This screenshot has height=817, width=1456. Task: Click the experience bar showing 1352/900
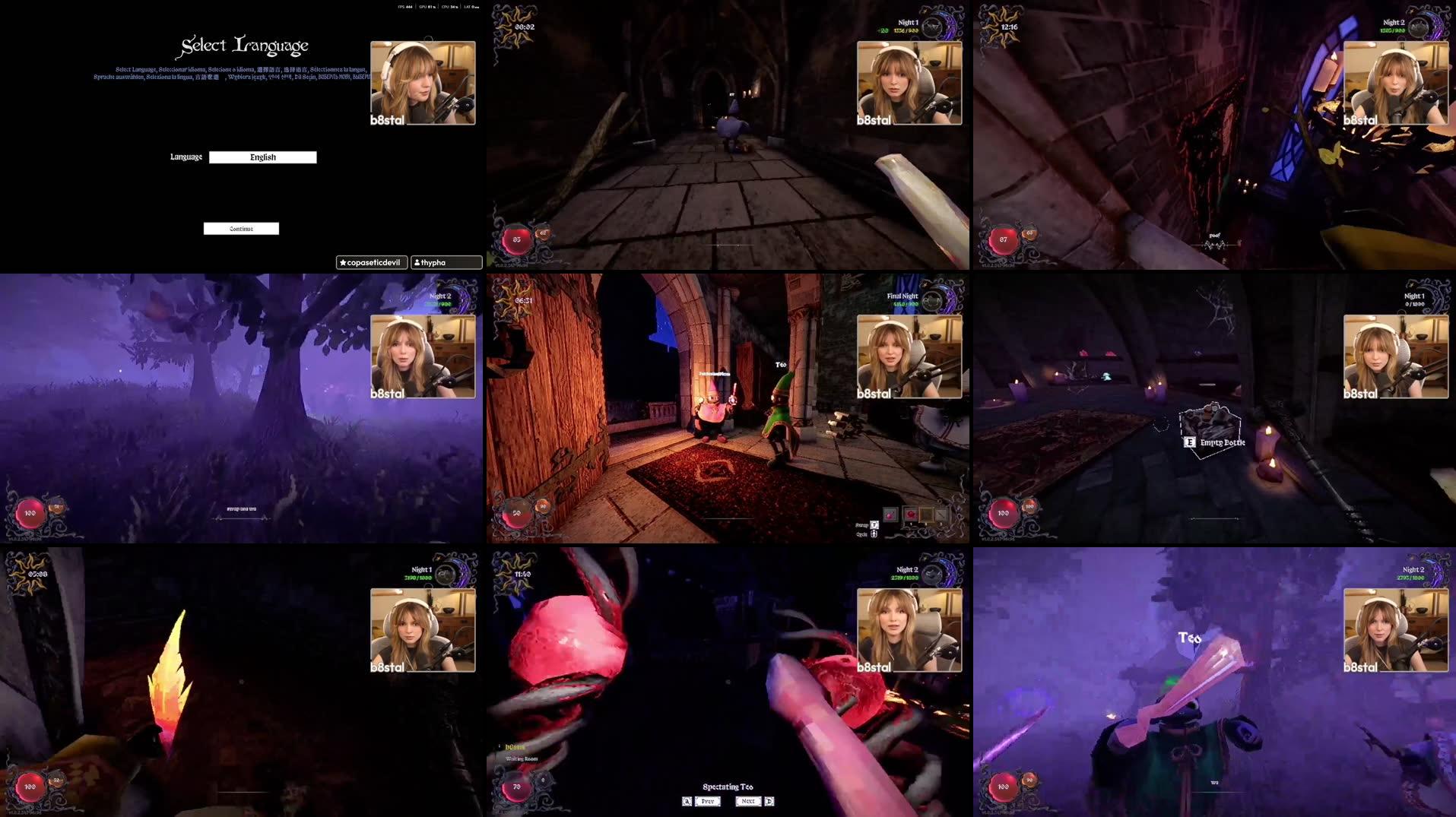tap(906, 30)
